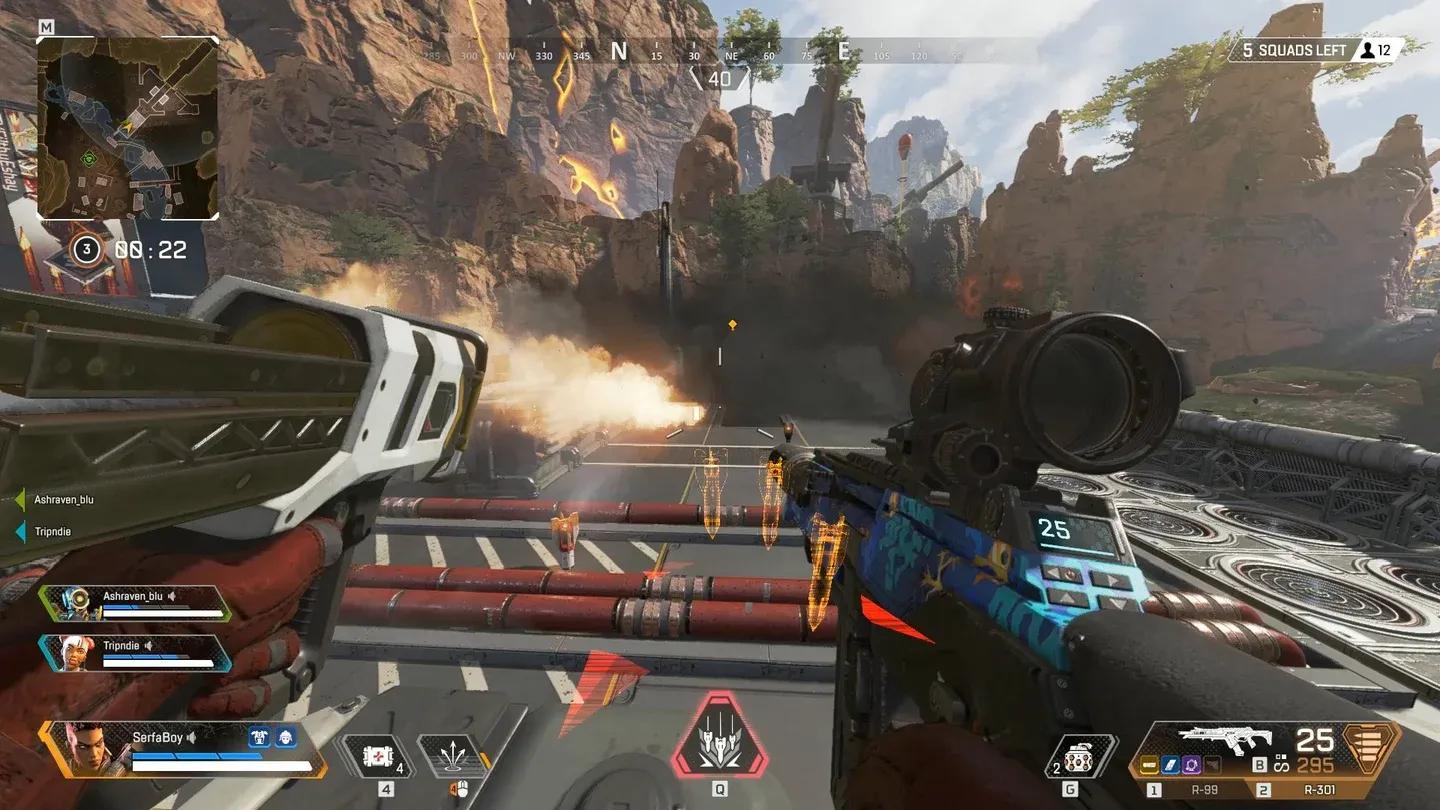
Task: Mute Ashraven_blu's voice chat speaker
Action: click(172, 596)
